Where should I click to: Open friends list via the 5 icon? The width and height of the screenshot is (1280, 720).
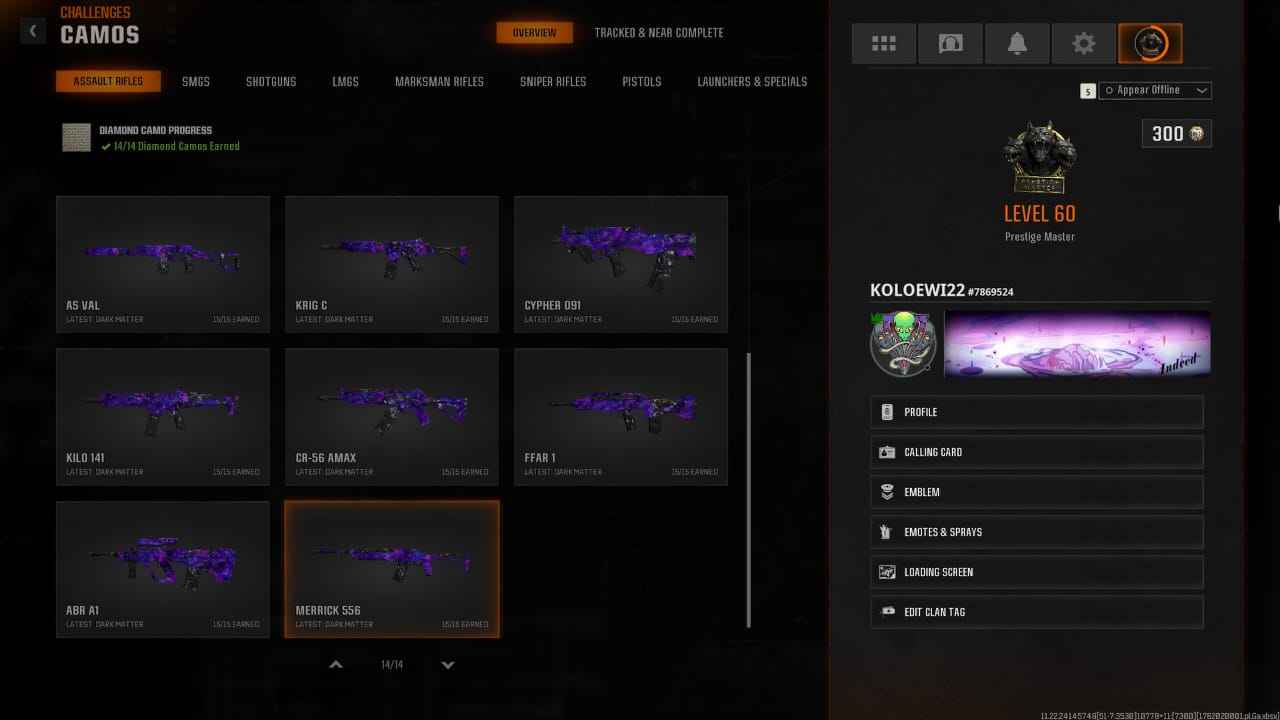(1087, 90)
